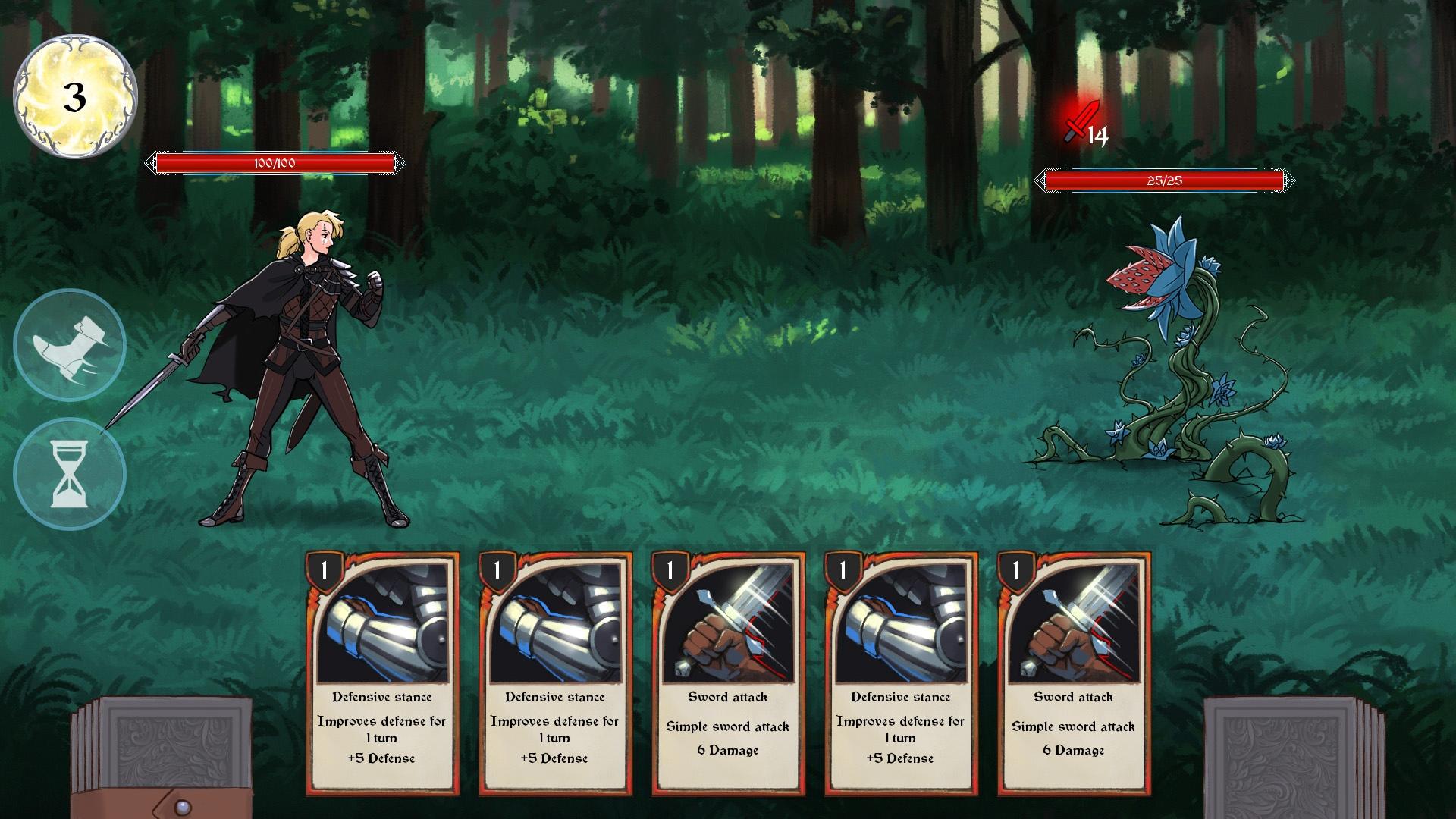Click the 6 Damage text on the middle card
This screenshot has width=1456, height=819.
pyautogui.click(x=726, y=750)
